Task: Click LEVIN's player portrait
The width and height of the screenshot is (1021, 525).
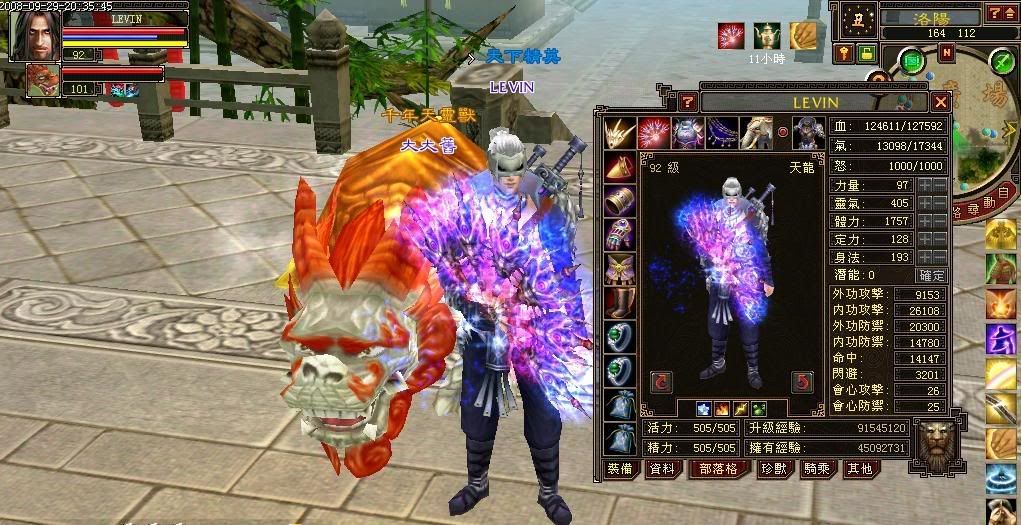Action: [x=31, y=36]
